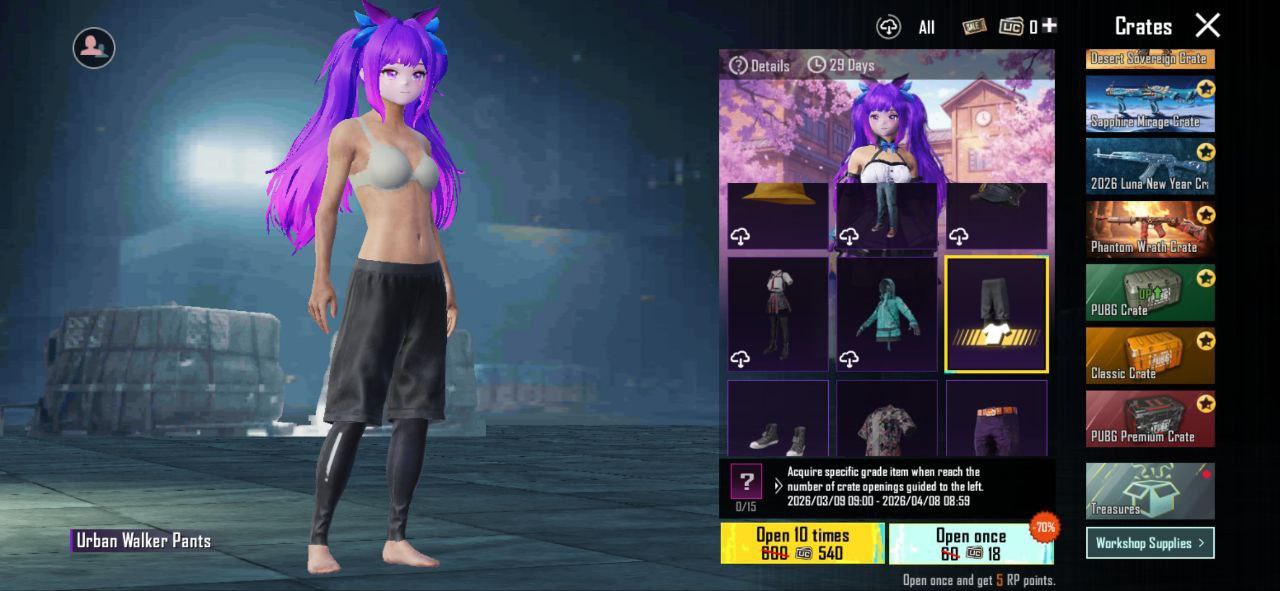The width and height of the screenshot is (1280, 591).
Task: Open the Classic Crate
Action: click(1150, 355)
